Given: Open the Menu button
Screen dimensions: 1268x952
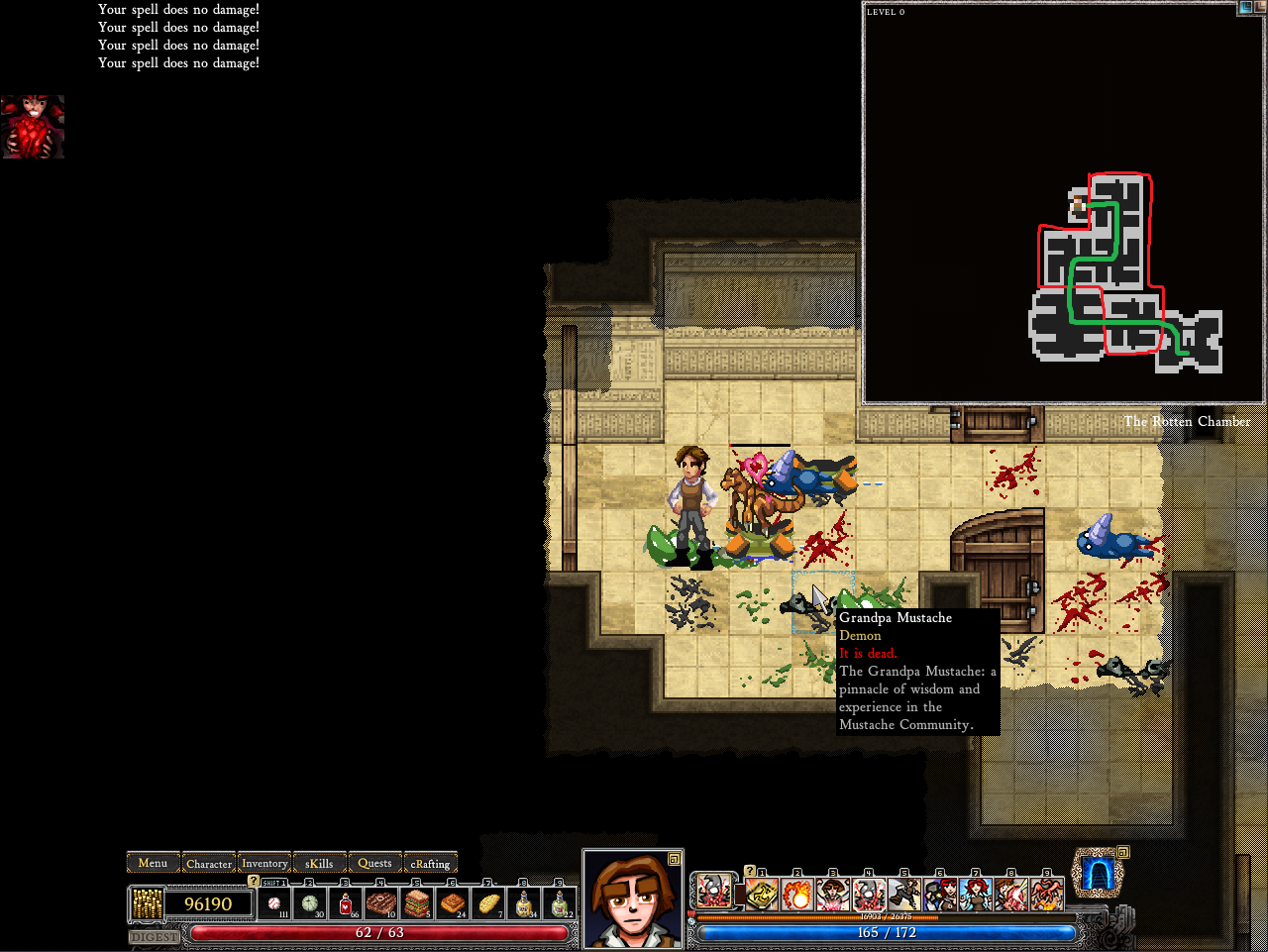Looking at the screenshot, I should point(153,863).
